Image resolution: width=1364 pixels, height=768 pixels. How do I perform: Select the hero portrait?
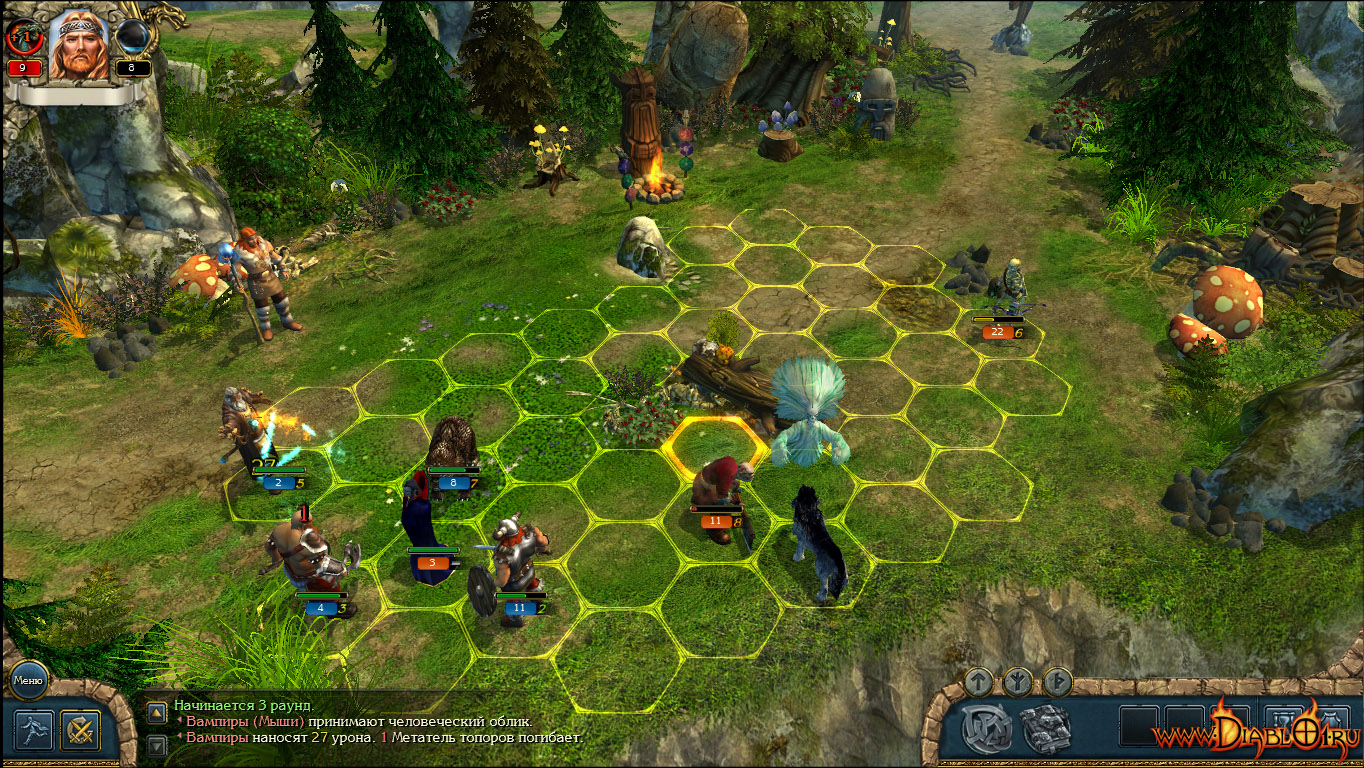[80, 45]
